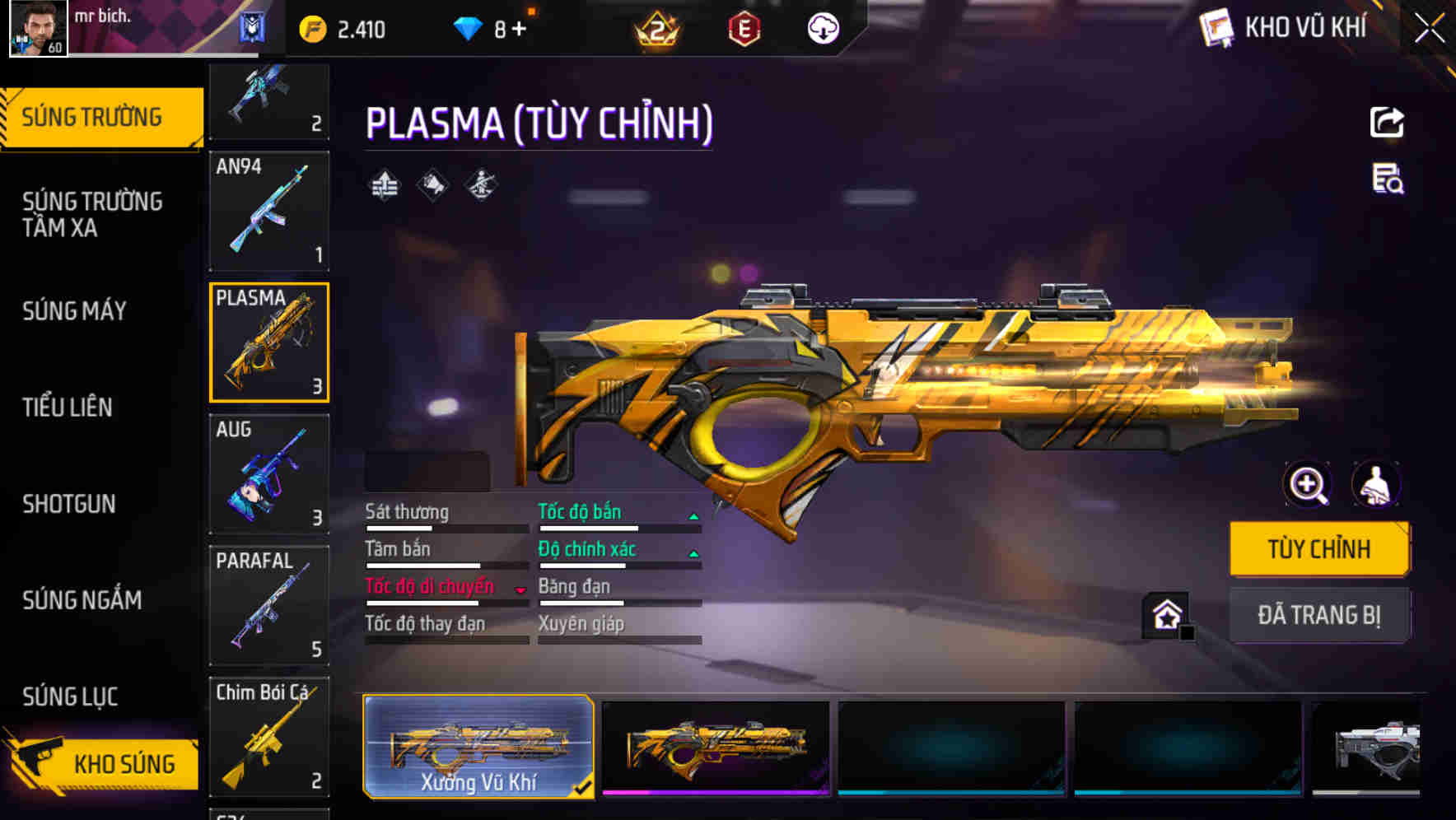
Task: Select the Xưởng Vũ Khí skin thumbnail
Action: (x=478, y=746)
